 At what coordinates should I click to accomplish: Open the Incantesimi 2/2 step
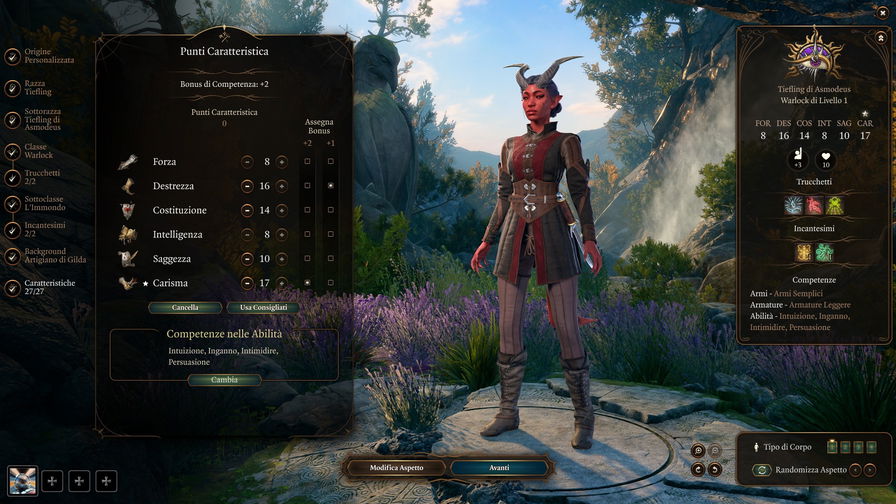click(42, 230)
